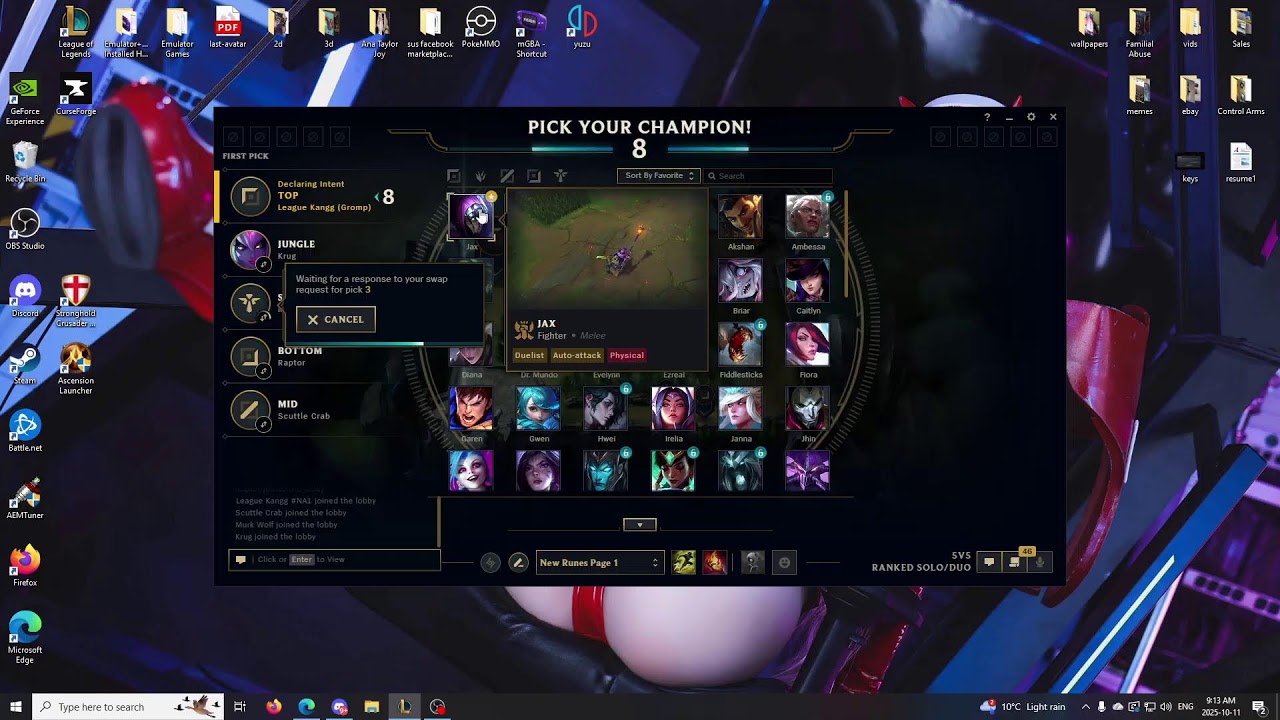Cancel the pick swap request

click(x=336, y=319)
